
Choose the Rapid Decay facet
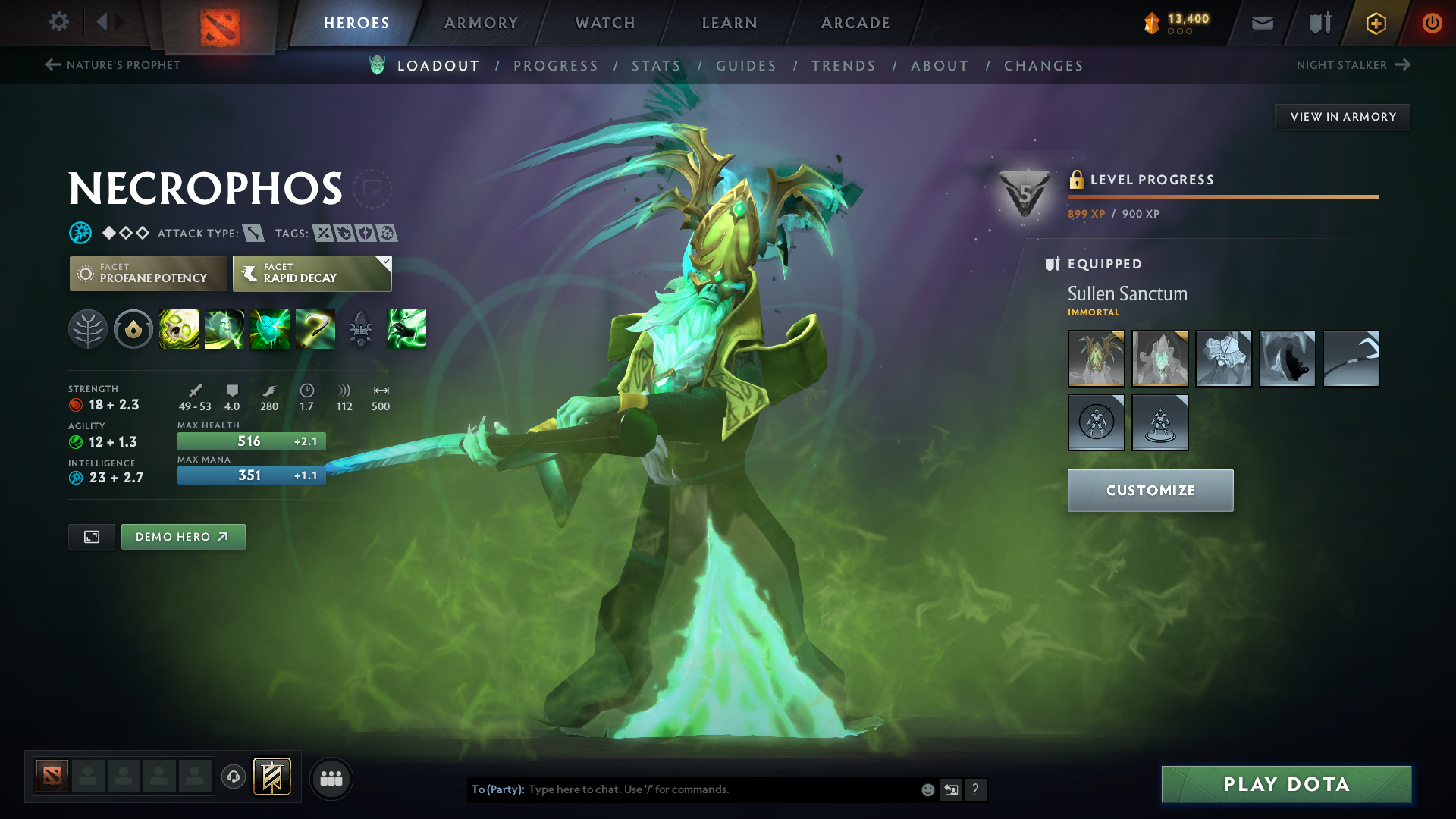312,273
